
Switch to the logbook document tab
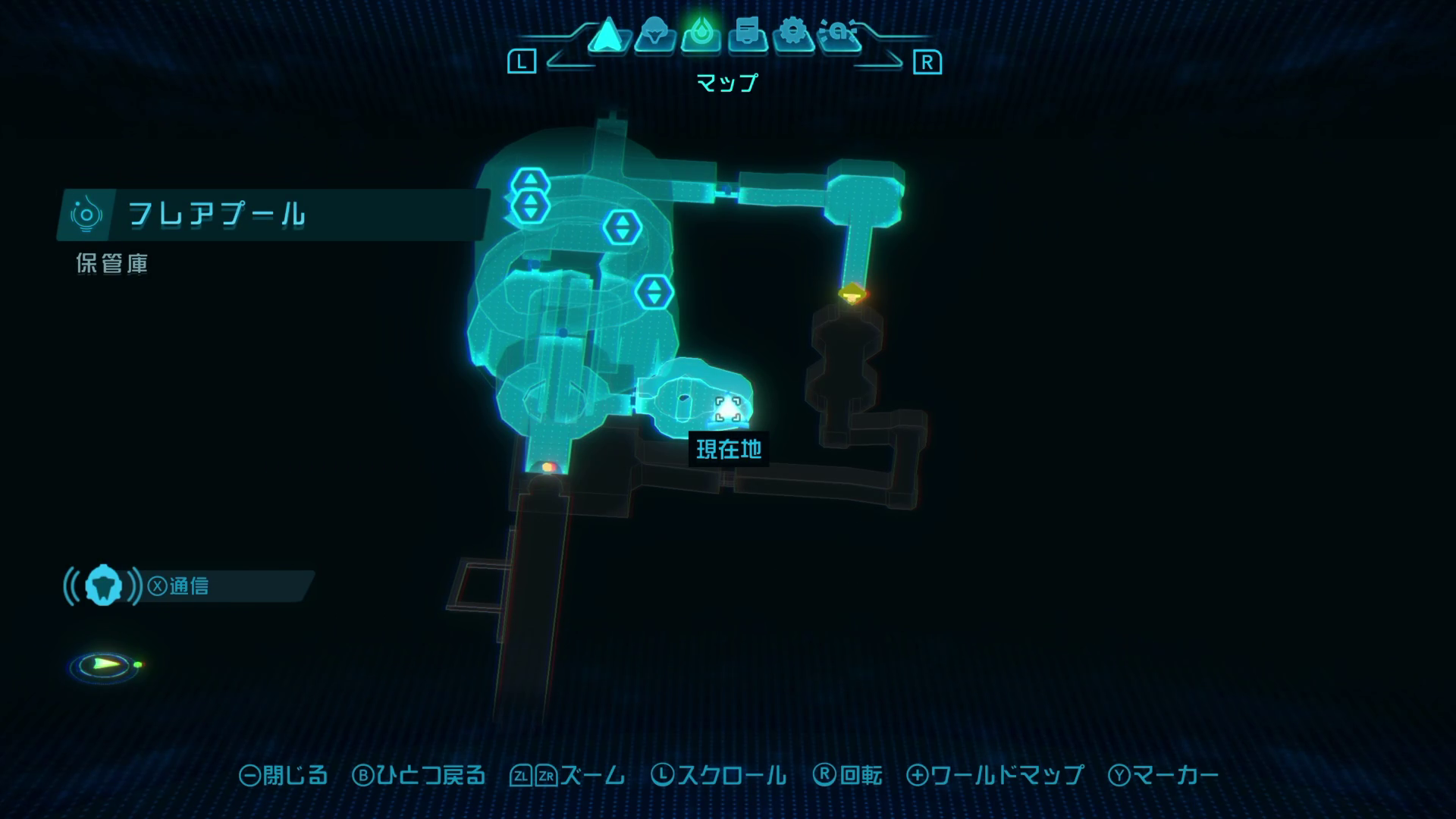747,35
